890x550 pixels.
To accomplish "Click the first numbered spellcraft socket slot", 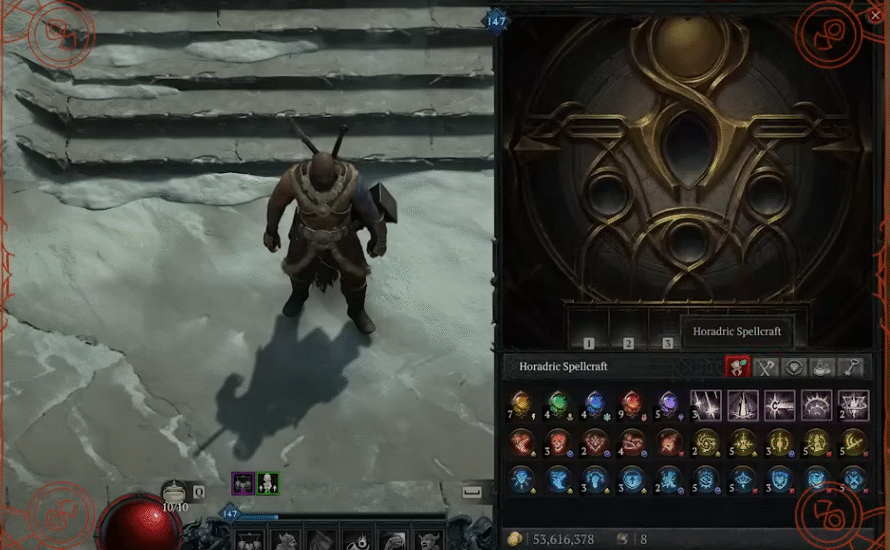I will [589, 328].
